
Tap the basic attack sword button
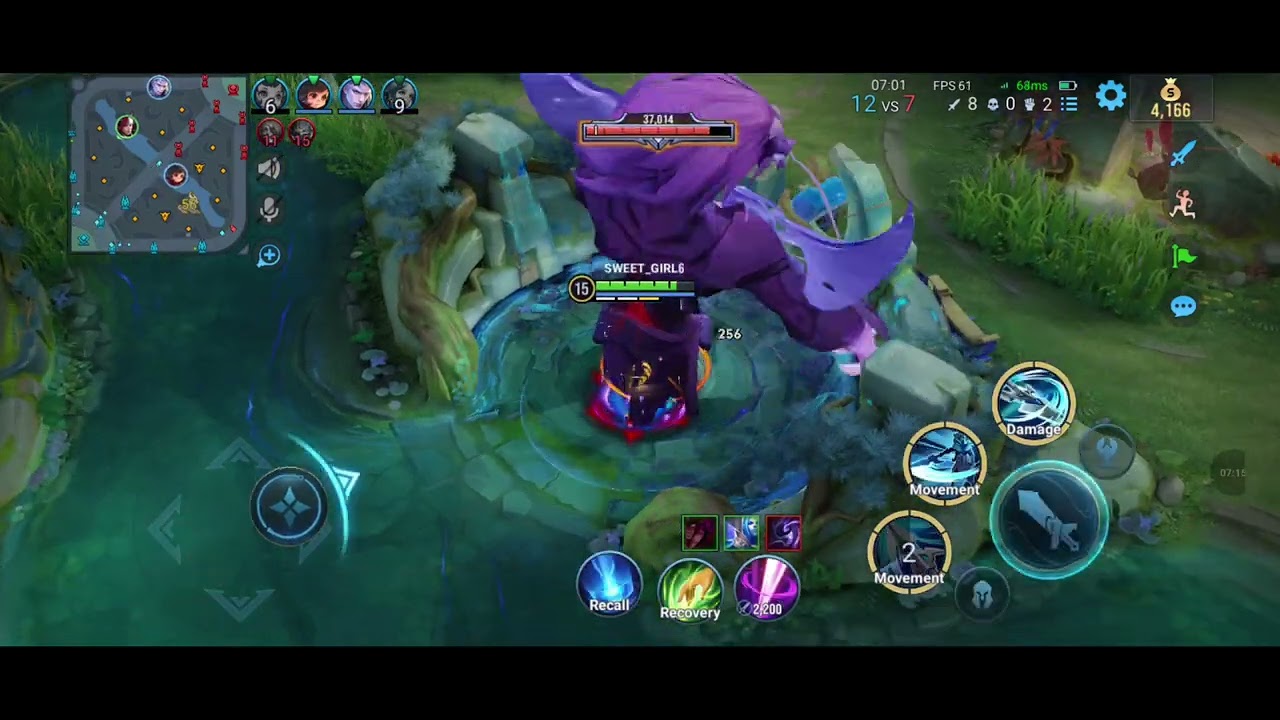1049,520
